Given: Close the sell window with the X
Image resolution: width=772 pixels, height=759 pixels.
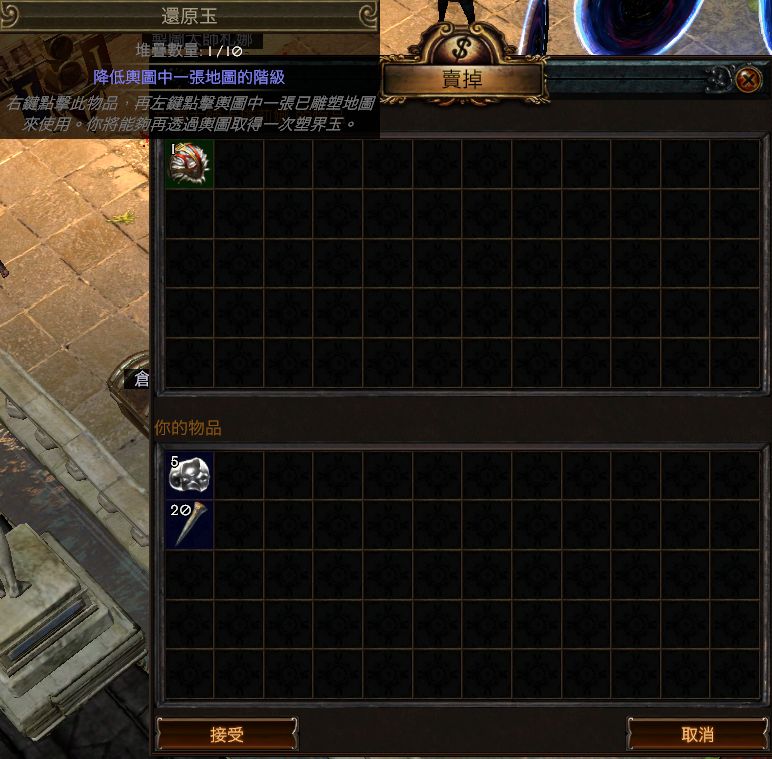Looking at the screenshot, I should [x=747, y=80].
